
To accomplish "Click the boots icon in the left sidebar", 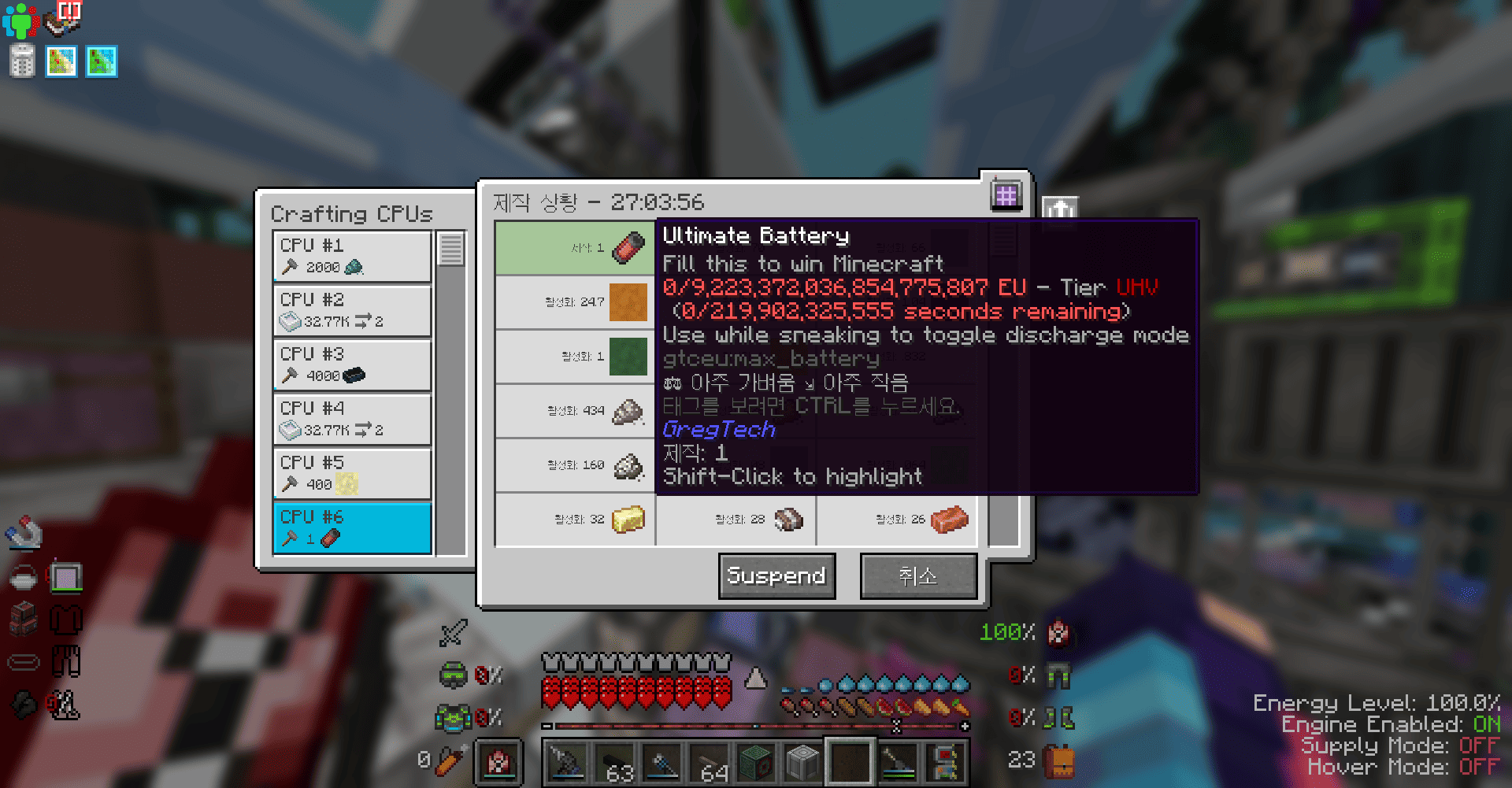I will tap(66, 705).
